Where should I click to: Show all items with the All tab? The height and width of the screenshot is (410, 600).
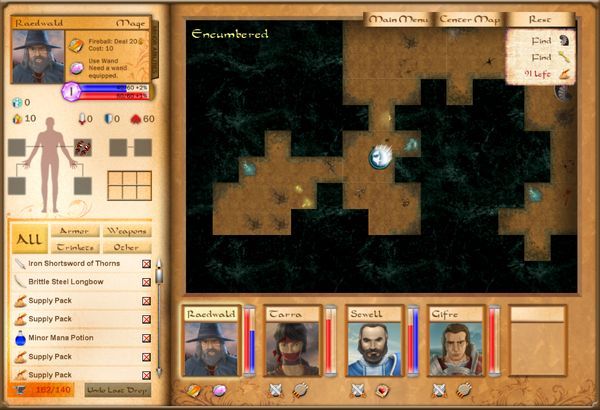point(27,238)
